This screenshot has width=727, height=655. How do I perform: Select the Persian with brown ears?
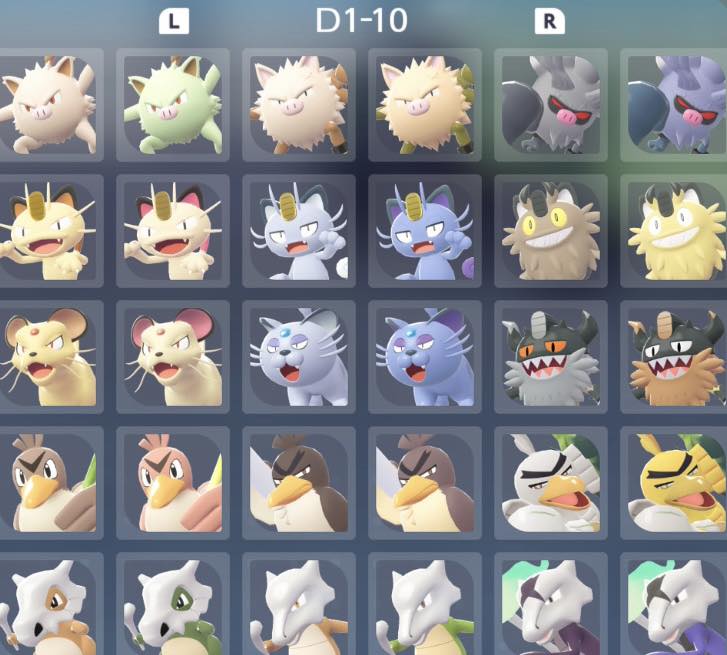click(50, 358)
